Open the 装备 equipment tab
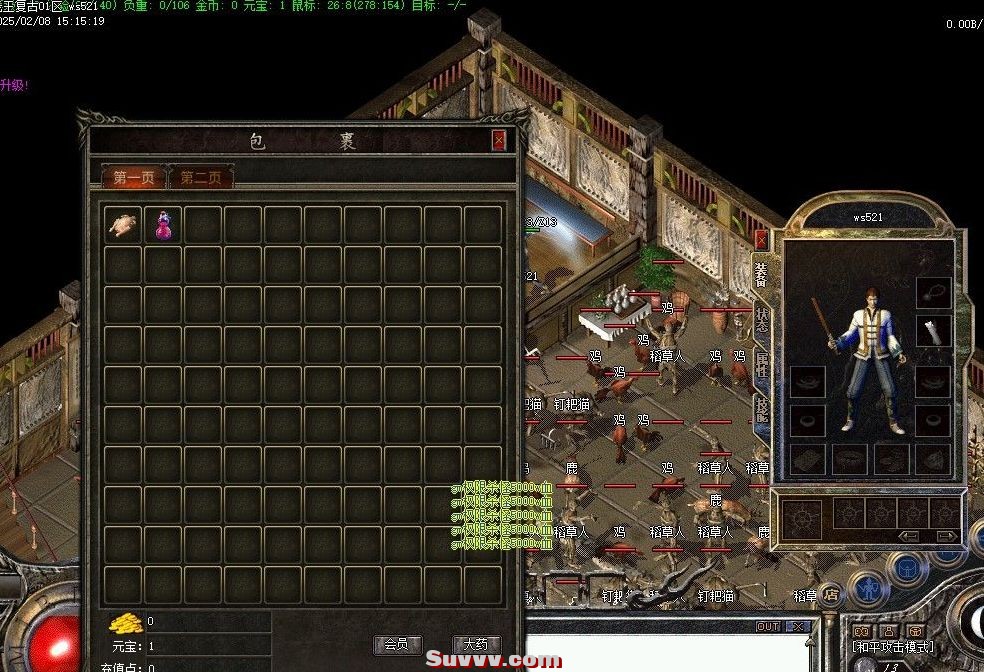This screenshot has width=984, height=672. (x=762, y=273)
